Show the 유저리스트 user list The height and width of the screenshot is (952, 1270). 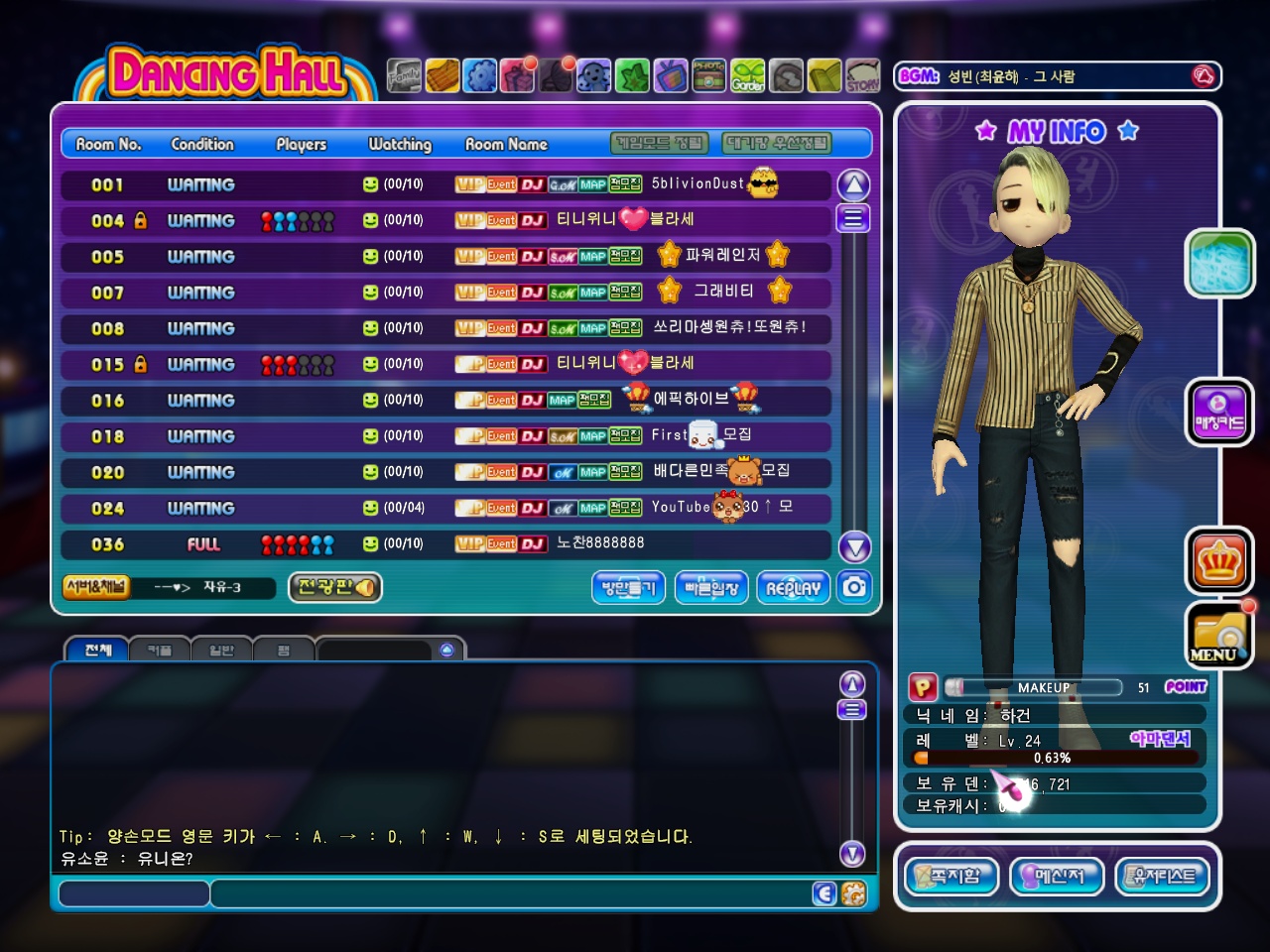click(1163, 877)
